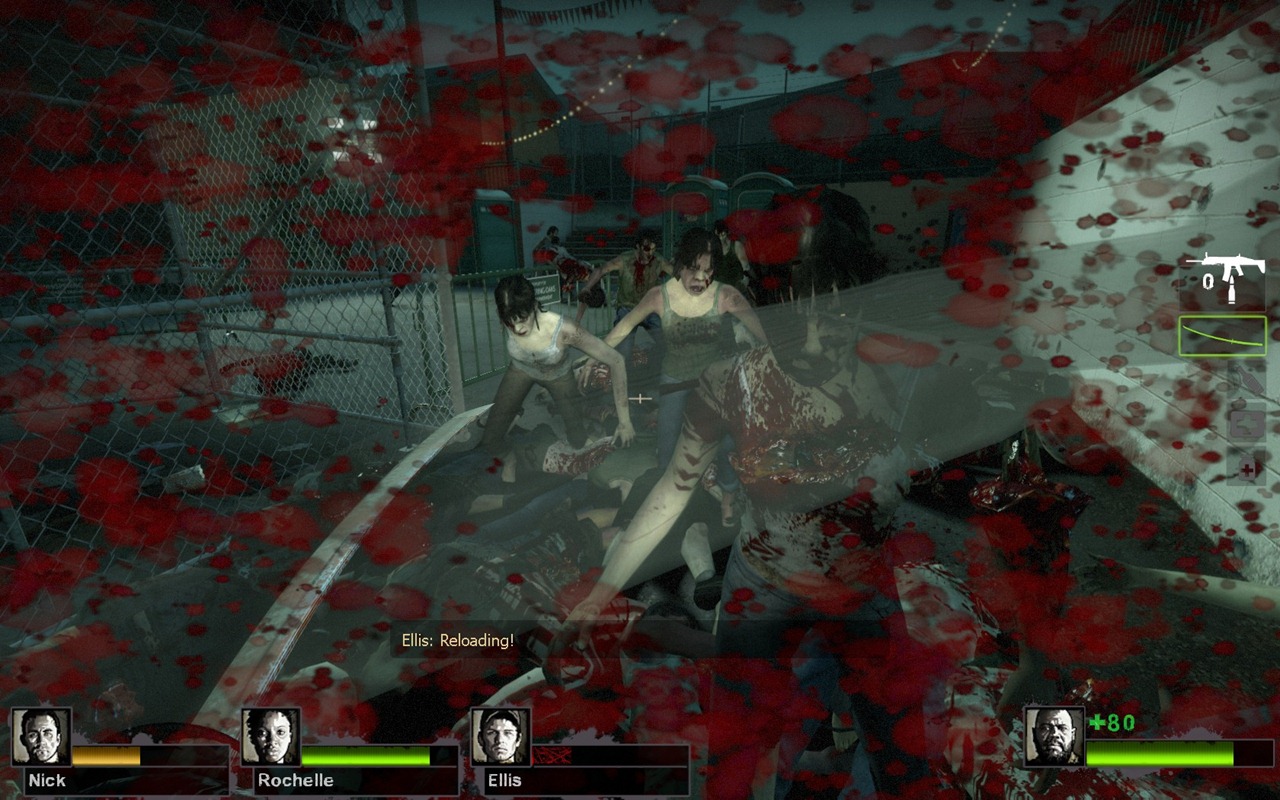Select the submachine gun weapon slot
The image size is (1280, 800).
coord(1224,278)
